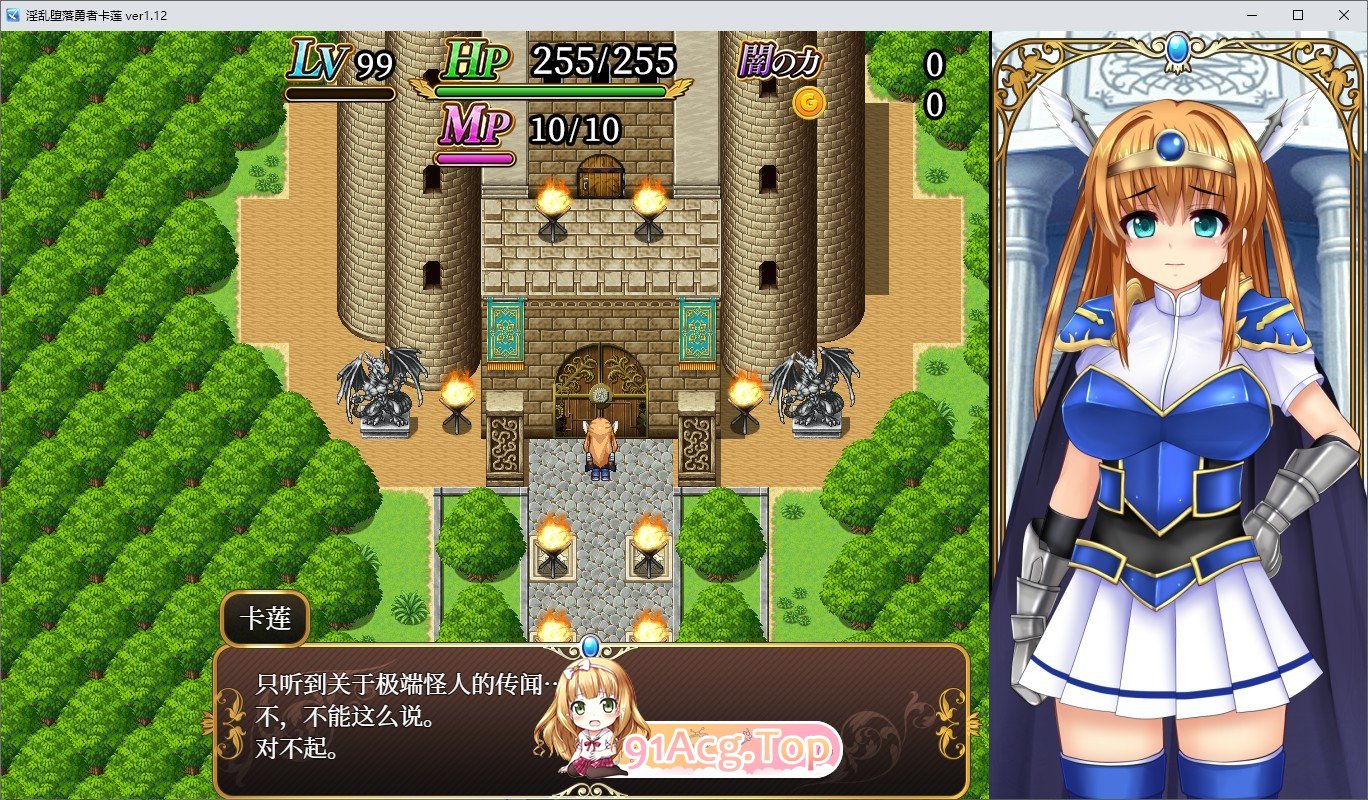Click the 卡莲 name plate above the dialogue
1368x800 pixels.
(264, 619)
